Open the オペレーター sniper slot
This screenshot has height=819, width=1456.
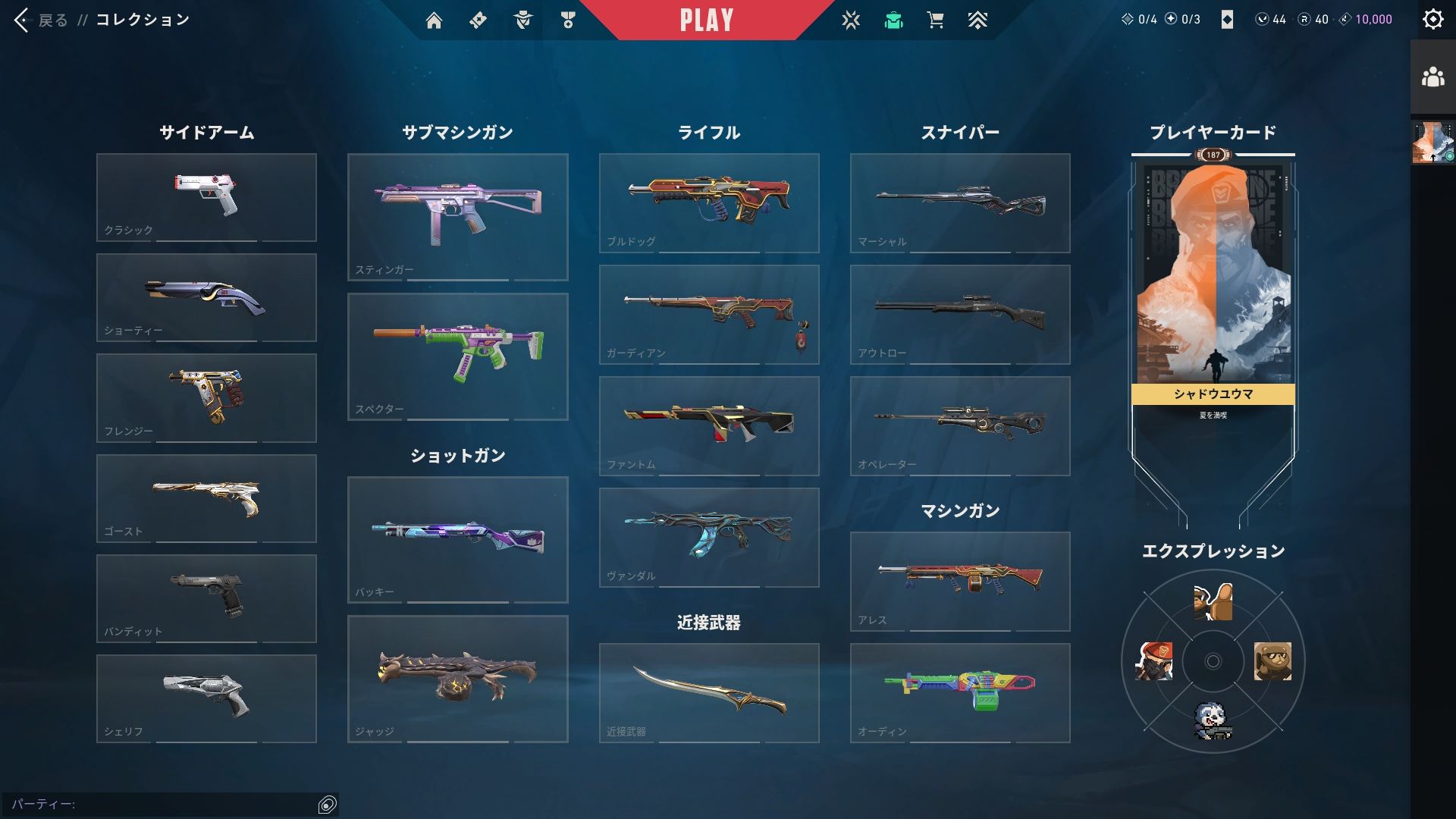[x=960, y=425]
